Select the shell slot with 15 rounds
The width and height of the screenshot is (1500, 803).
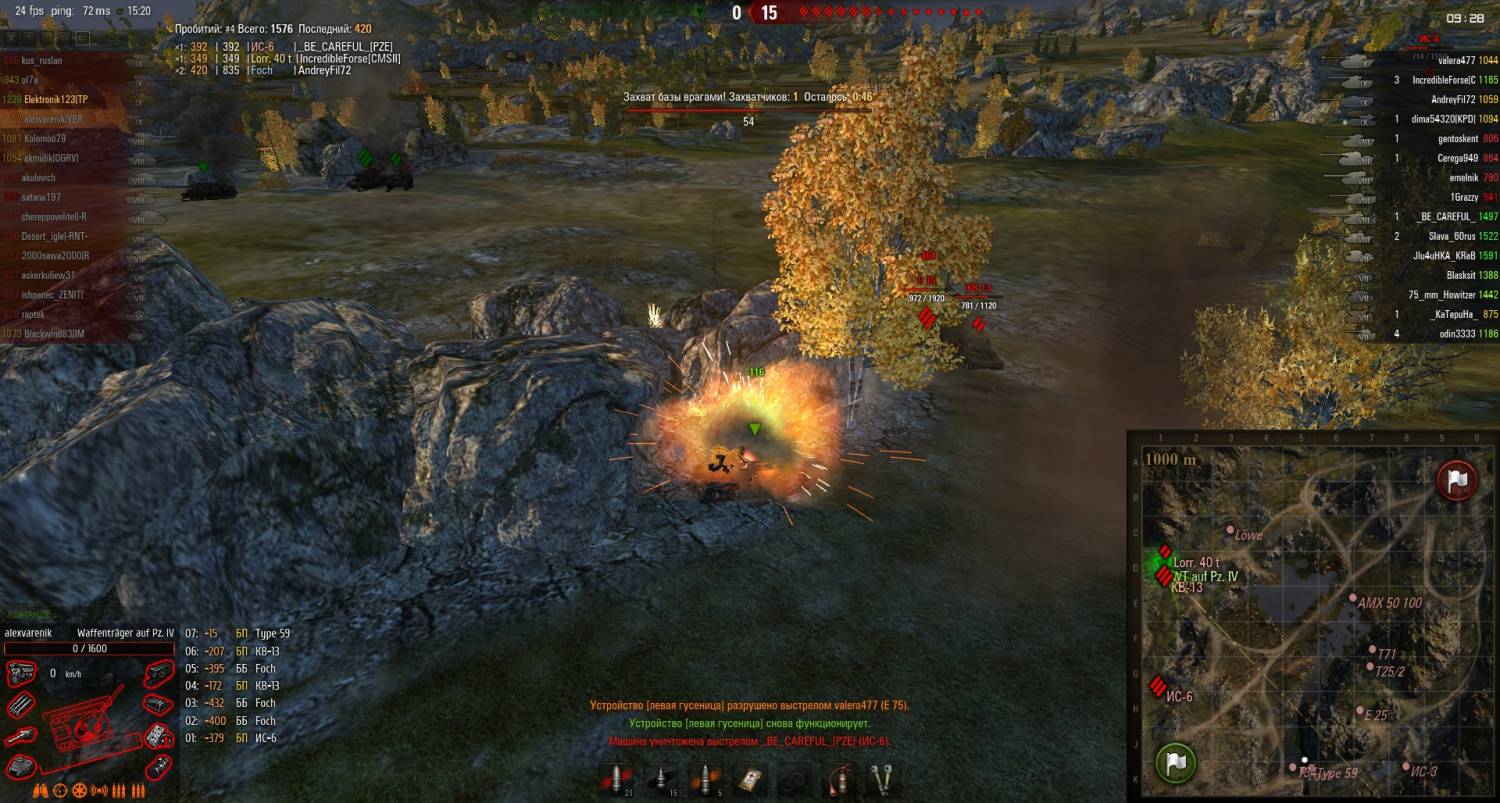(x=661, y=779)
